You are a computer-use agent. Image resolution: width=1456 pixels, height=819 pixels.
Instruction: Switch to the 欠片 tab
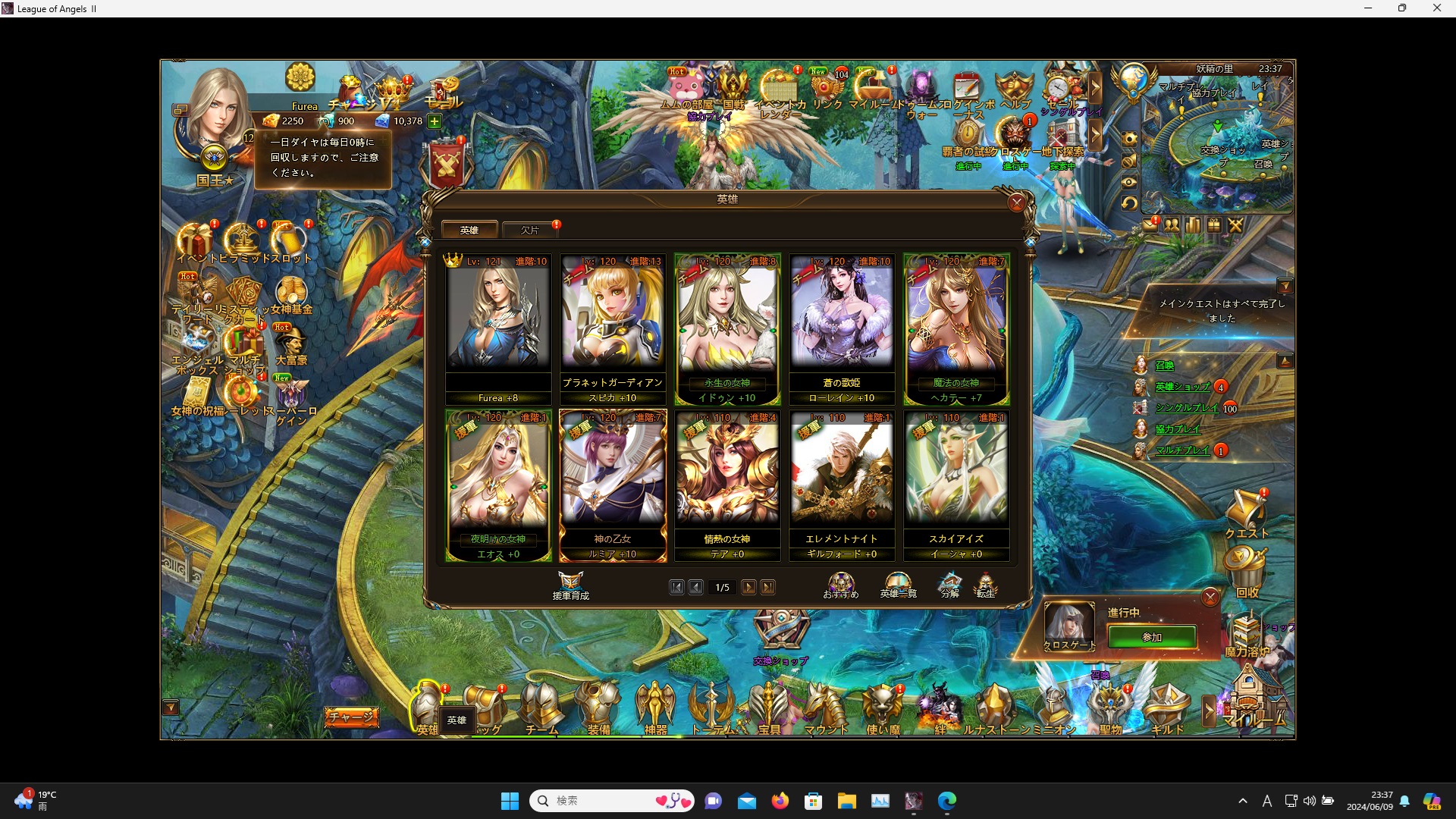click(x=530, y=230)
